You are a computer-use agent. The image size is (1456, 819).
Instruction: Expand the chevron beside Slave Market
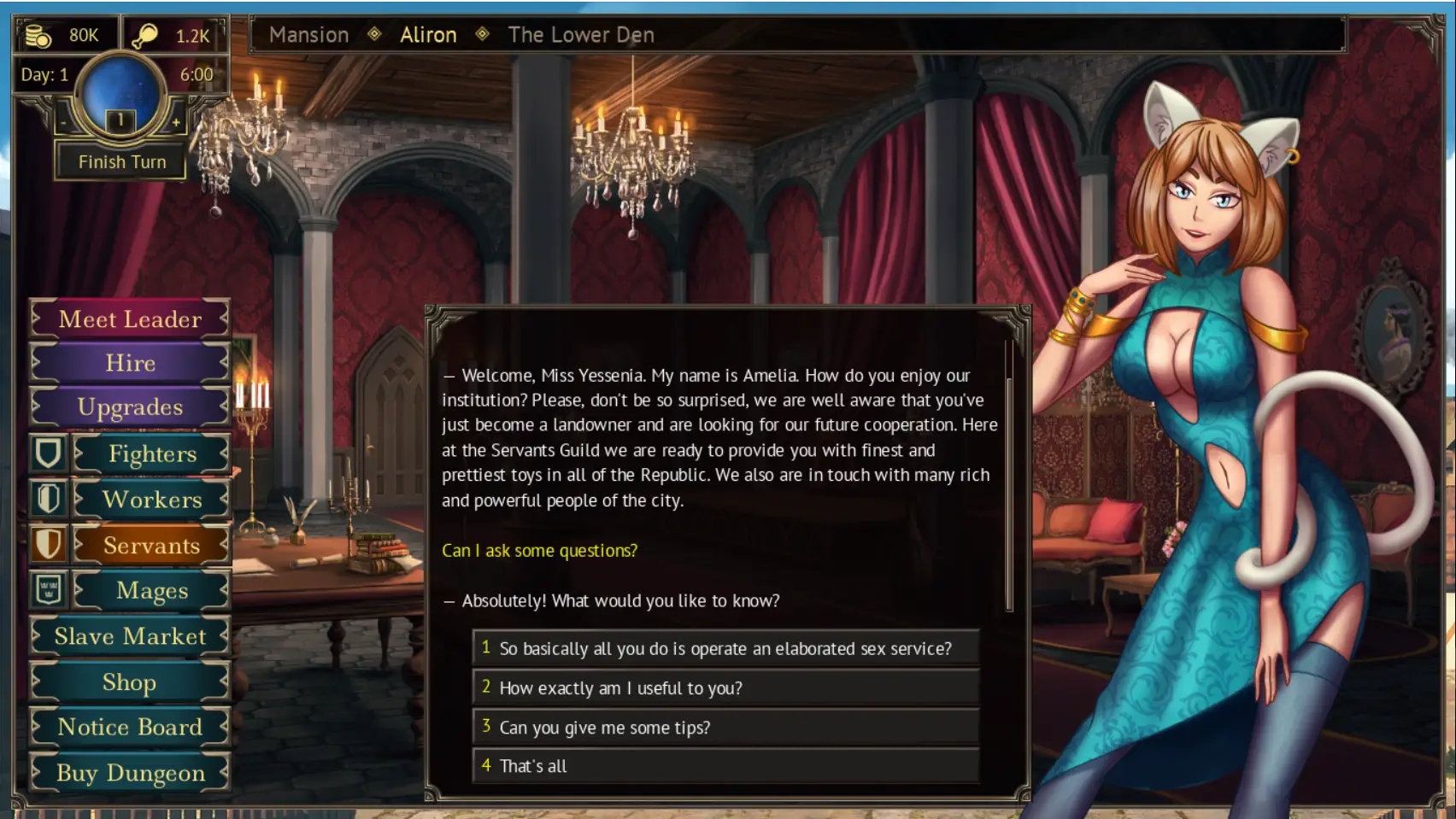click(x=224, y=636)
